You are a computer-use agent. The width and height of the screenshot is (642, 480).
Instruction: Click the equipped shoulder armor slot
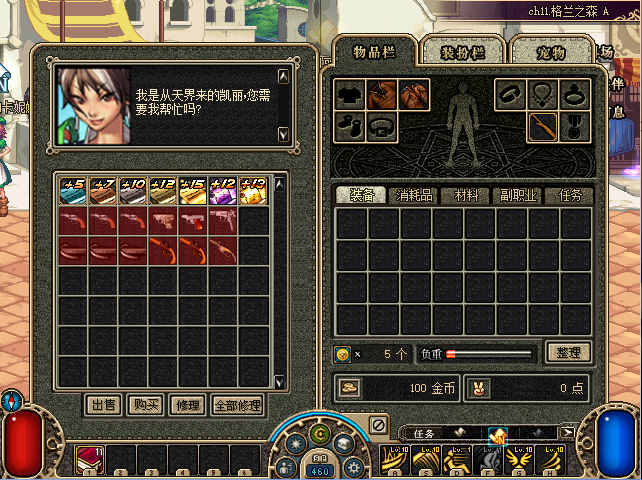(382, 95)
